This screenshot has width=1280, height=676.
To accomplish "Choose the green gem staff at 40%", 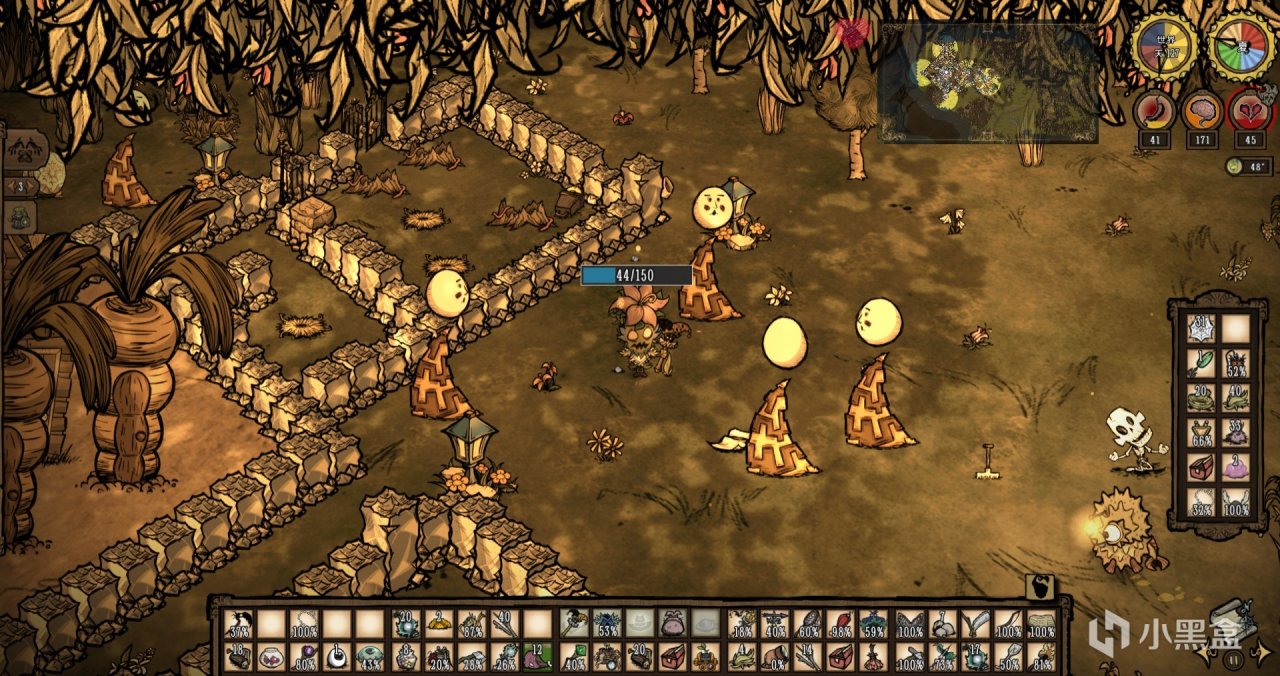I will point(574,658).
